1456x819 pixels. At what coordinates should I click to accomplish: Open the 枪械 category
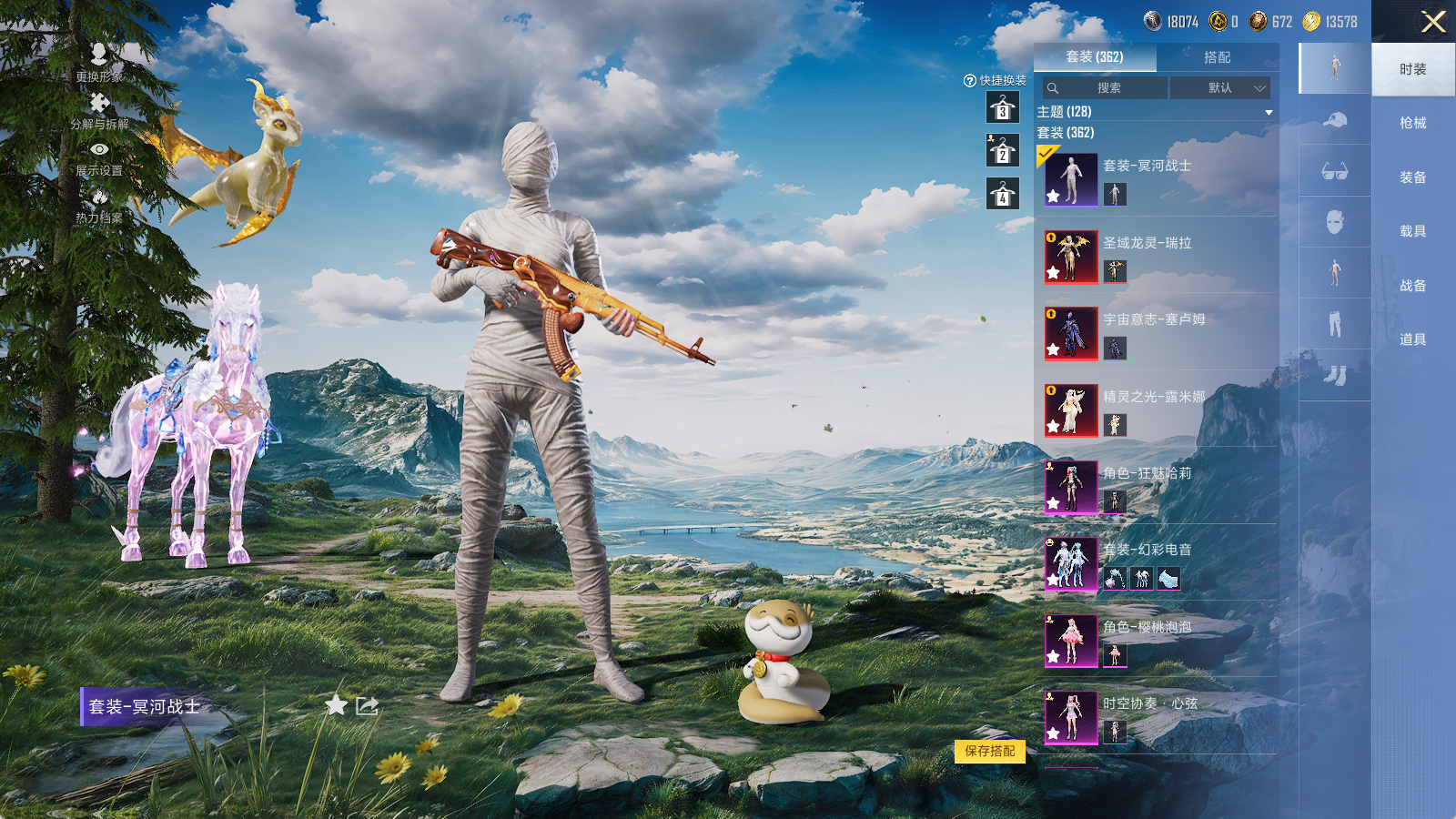pos(1412,123)
